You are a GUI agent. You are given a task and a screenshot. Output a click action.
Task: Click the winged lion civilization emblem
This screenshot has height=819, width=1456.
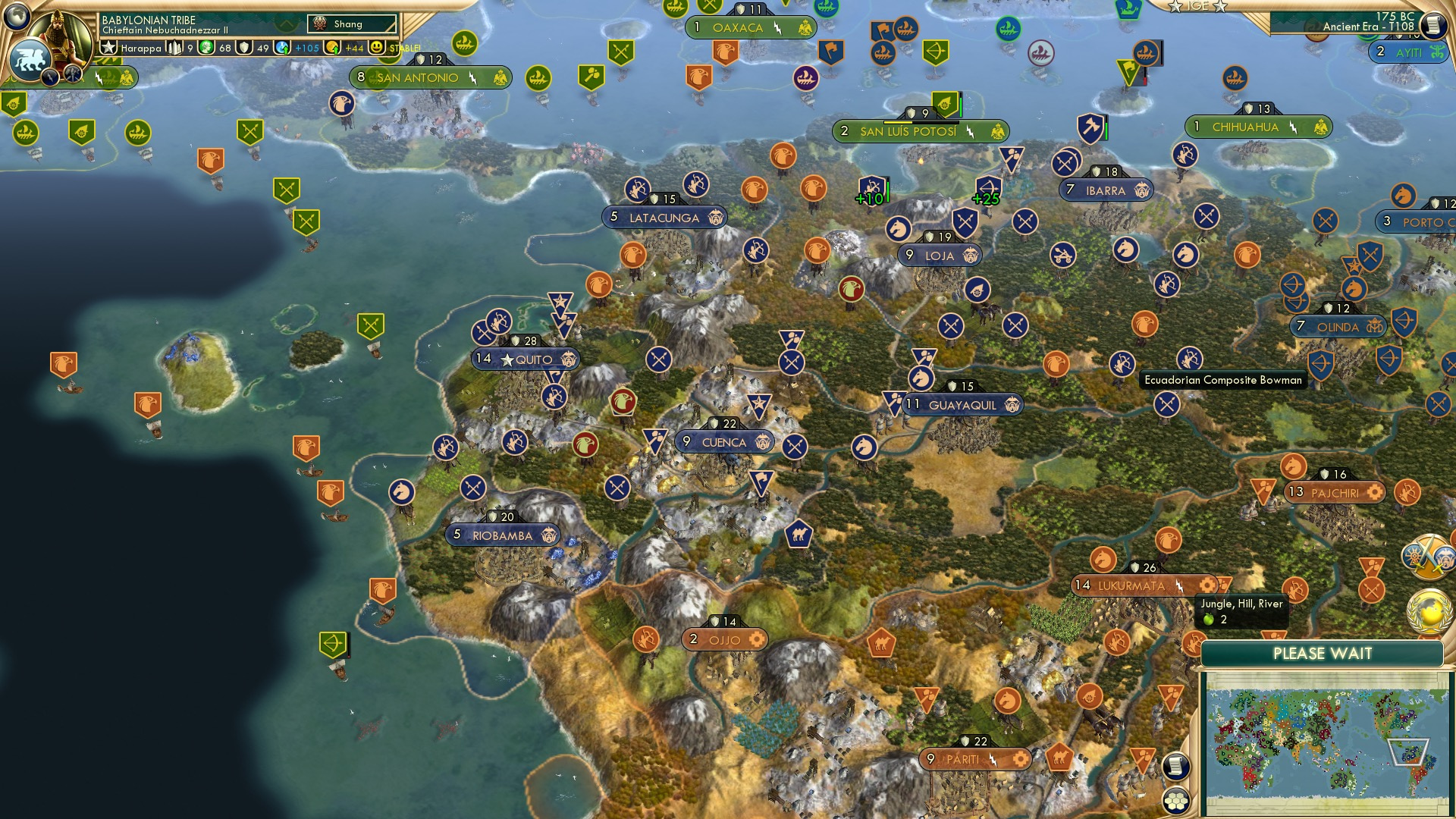point(30,59)
